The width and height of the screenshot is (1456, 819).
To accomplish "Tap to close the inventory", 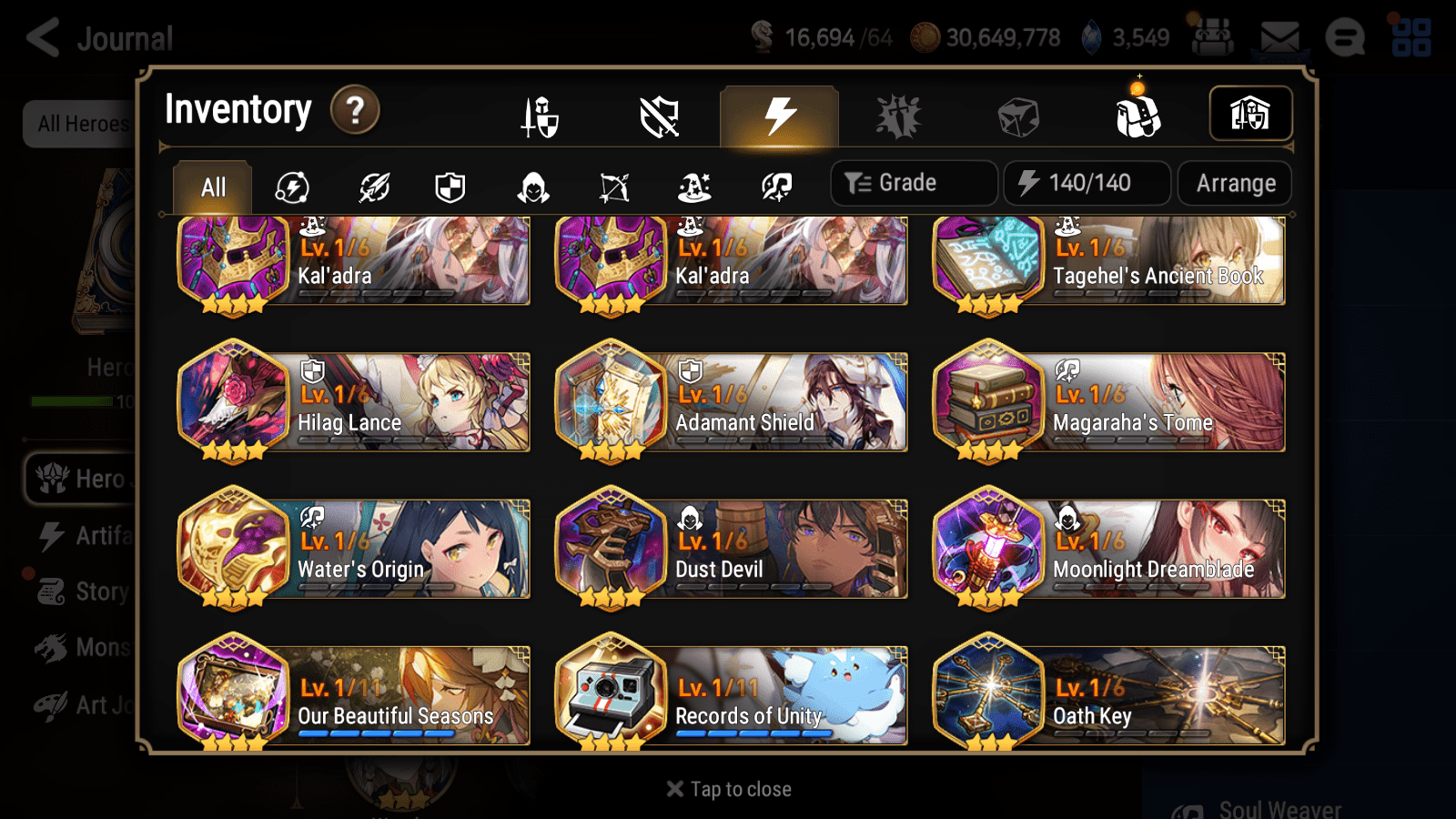I will 727,788.
